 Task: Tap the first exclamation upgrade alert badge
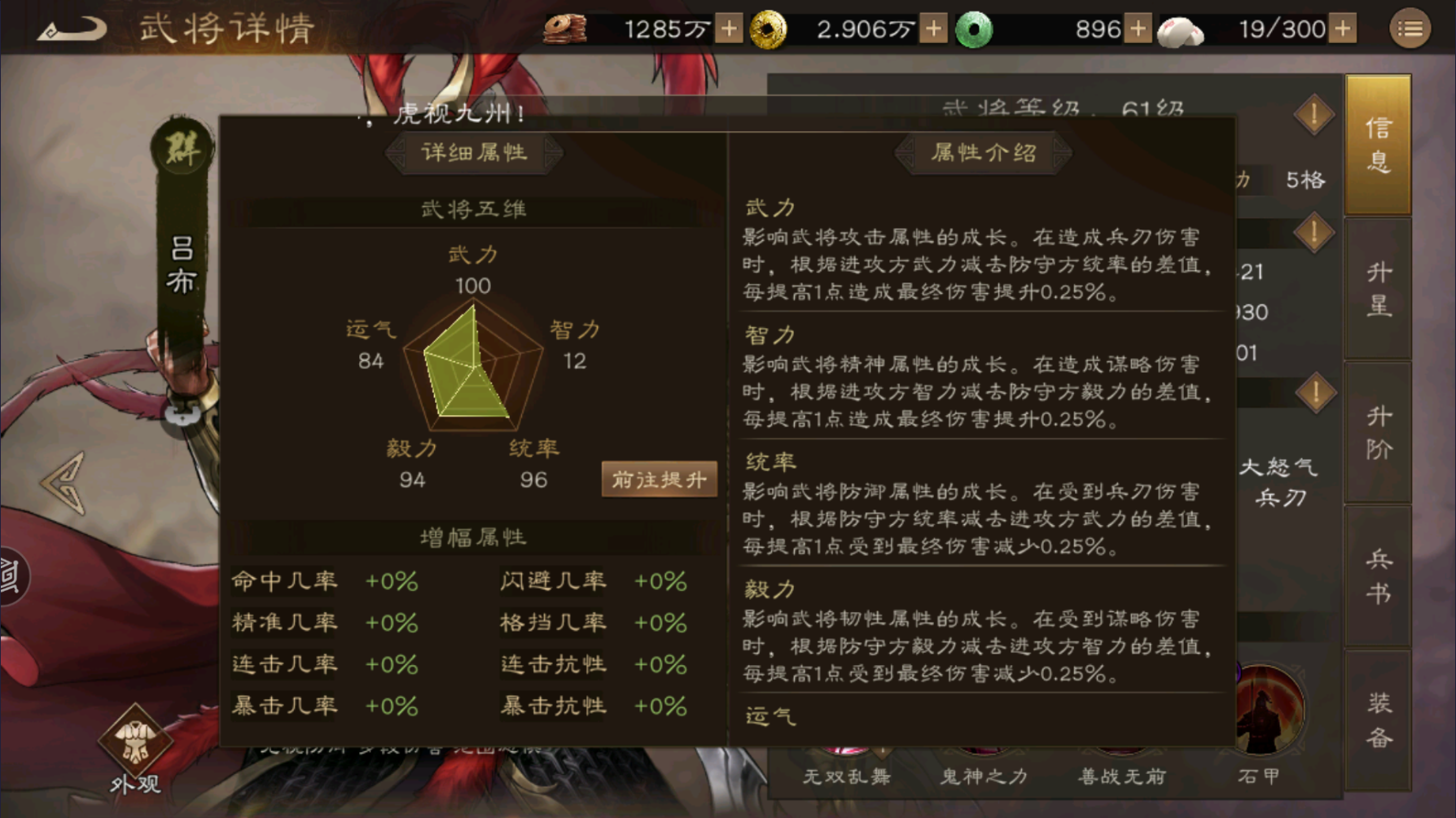click(x=1313, y=115)
